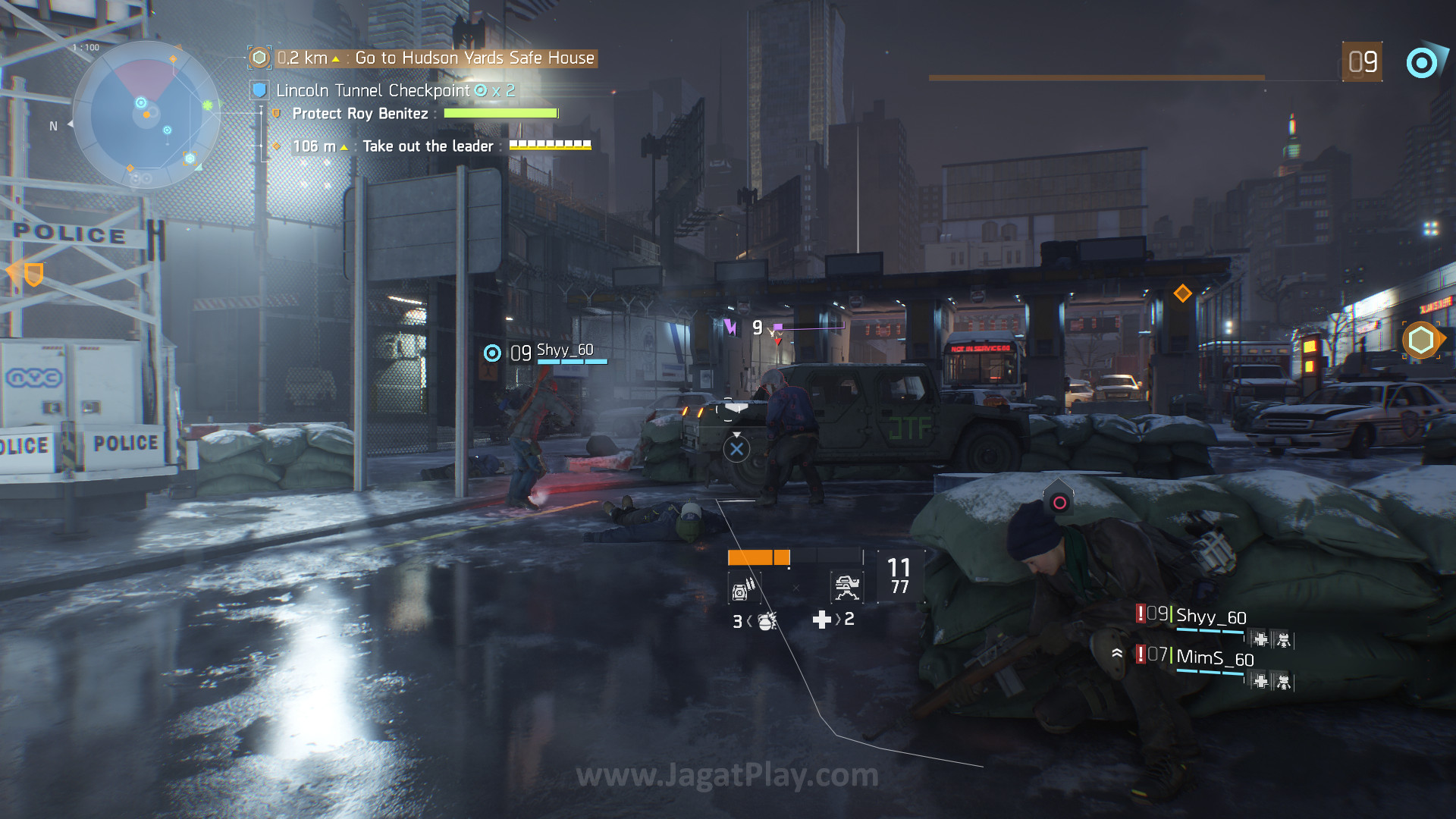Click the player level 09 badge

(x=1362, y=62)
